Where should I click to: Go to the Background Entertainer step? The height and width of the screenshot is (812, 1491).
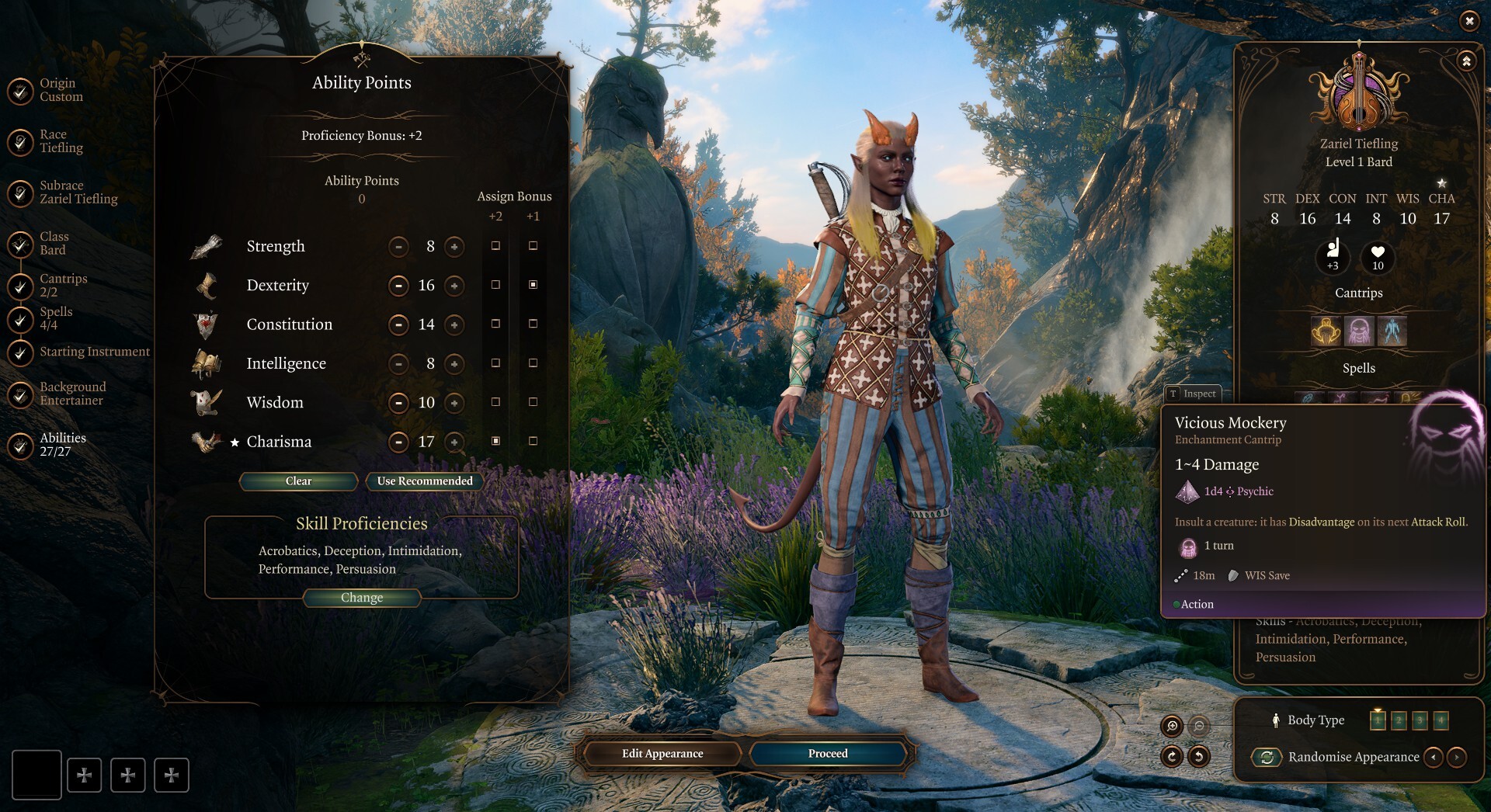click(x=72, y=393)
